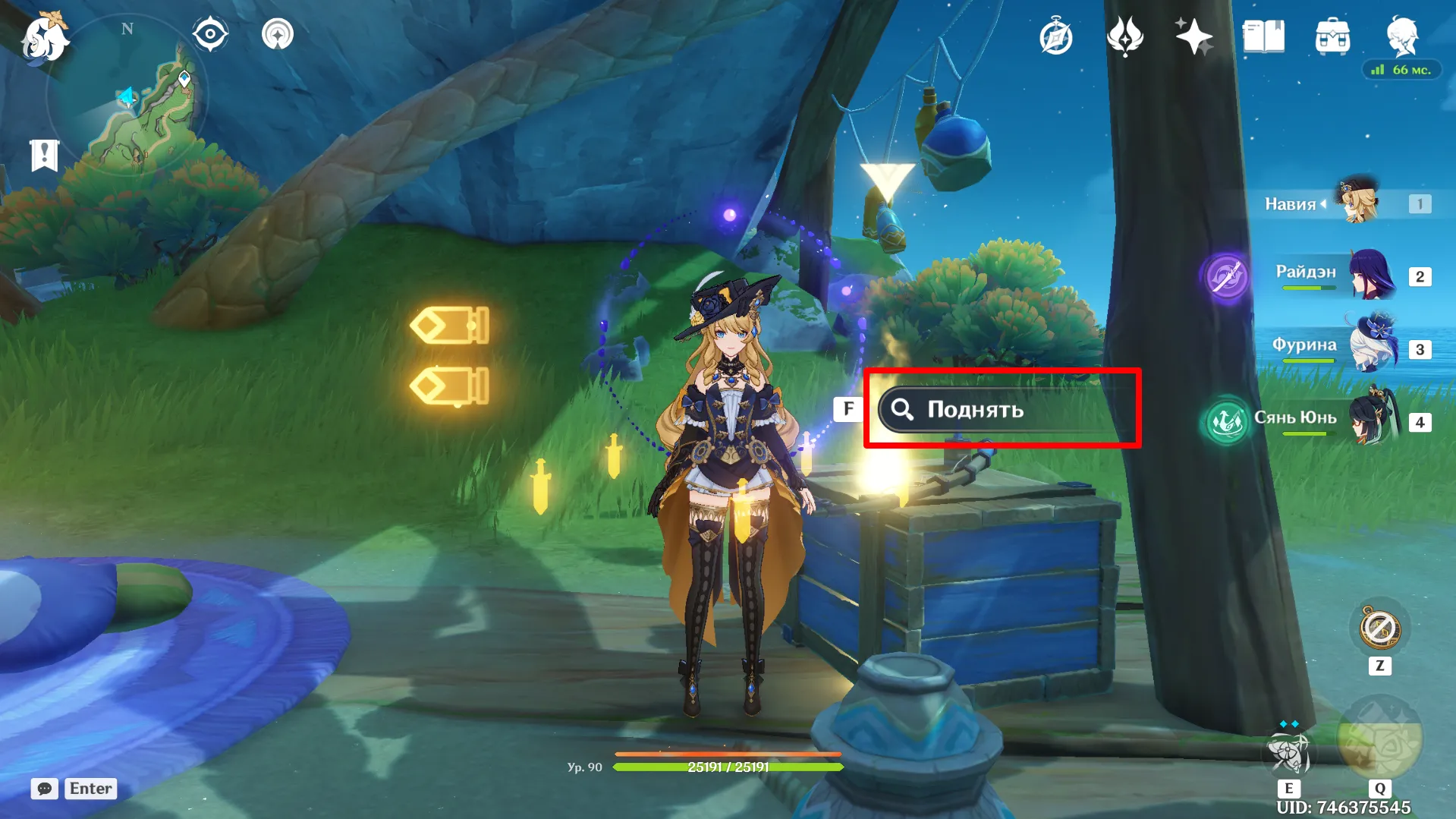The image size is (1456, 819).
Task: Open the adventurer handbook book icon
Action: pos(1263,36)
